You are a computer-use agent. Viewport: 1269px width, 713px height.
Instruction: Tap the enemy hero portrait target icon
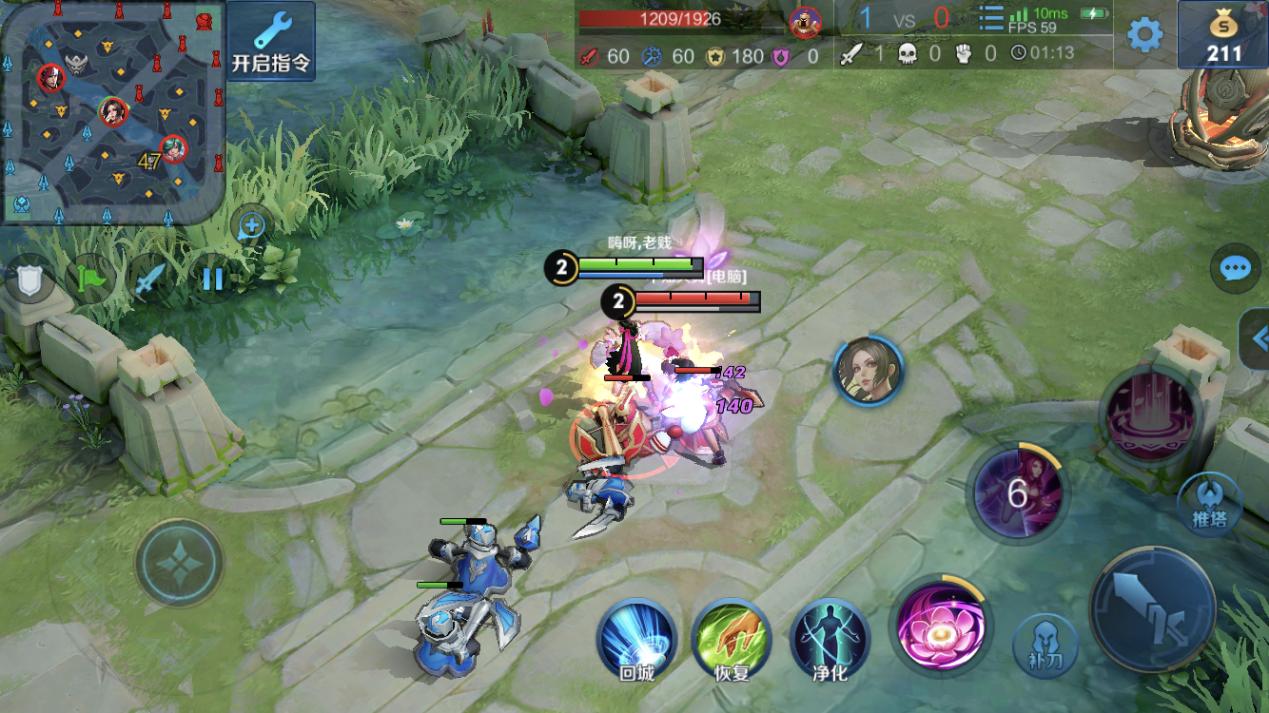tap(867, 371)
